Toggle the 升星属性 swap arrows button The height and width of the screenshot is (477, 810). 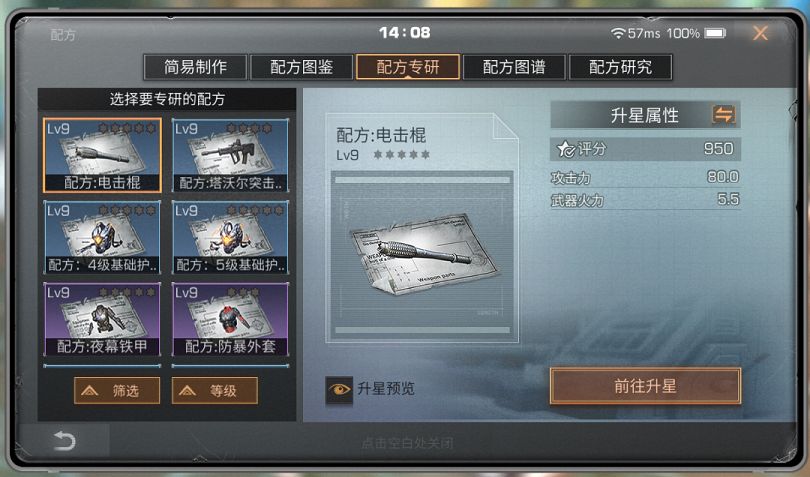pyautogui.click(x=723, y=115)
